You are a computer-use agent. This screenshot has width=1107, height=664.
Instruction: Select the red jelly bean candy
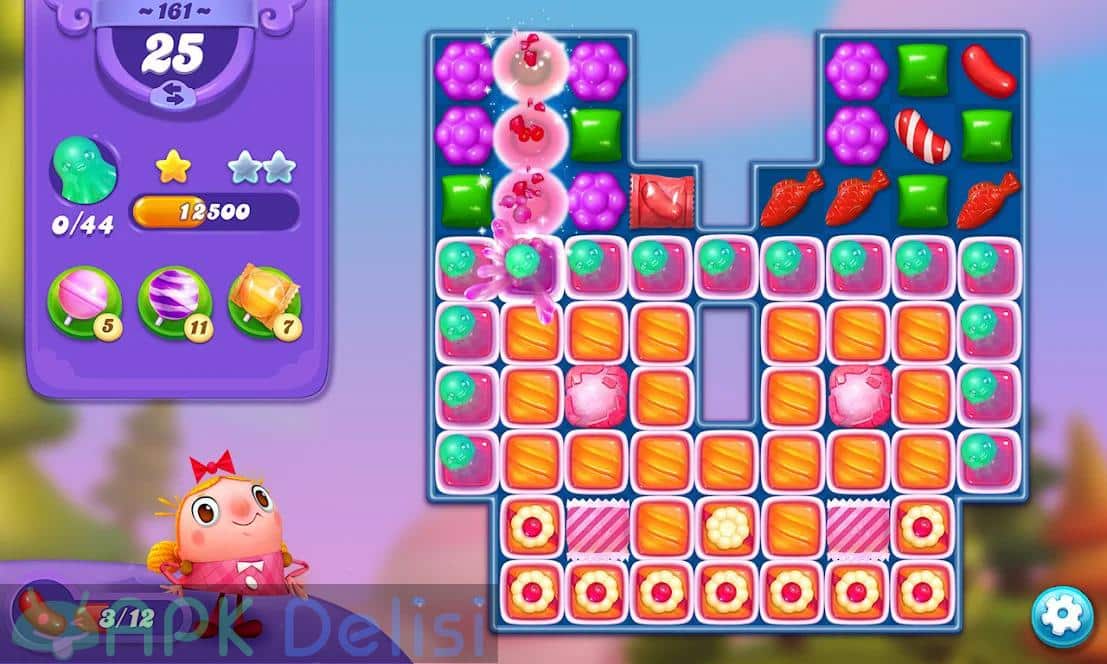pos(988,71)
